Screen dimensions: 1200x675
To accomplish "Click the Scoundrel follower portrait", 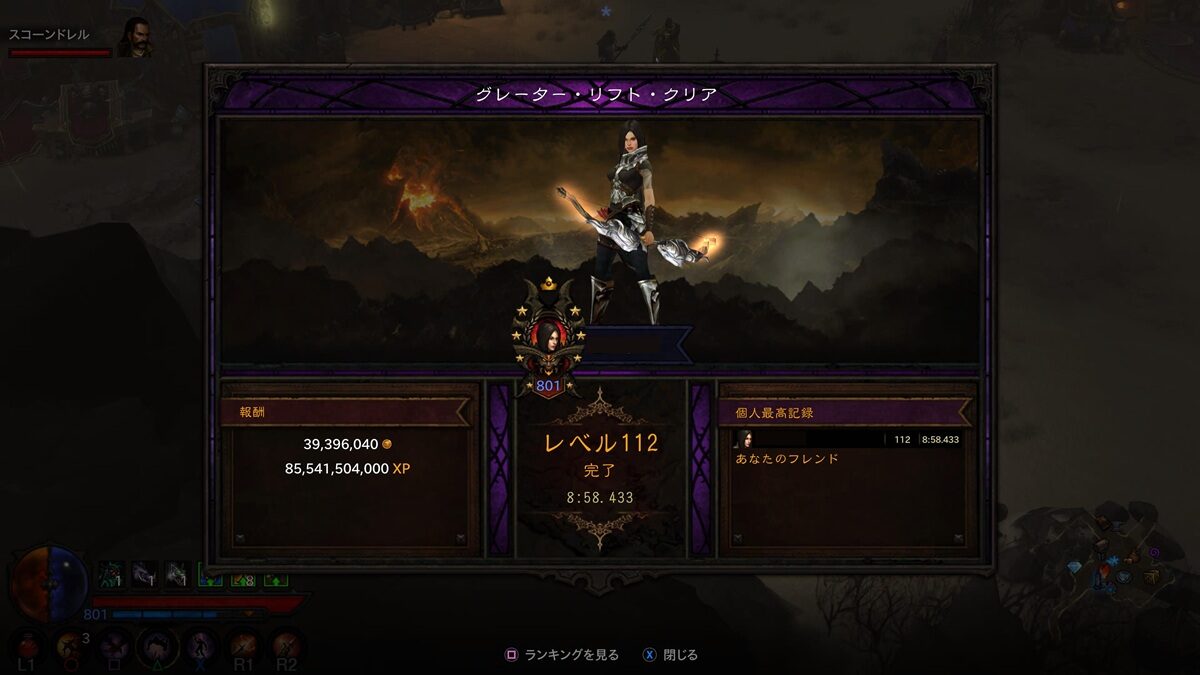I will point(134,37).
